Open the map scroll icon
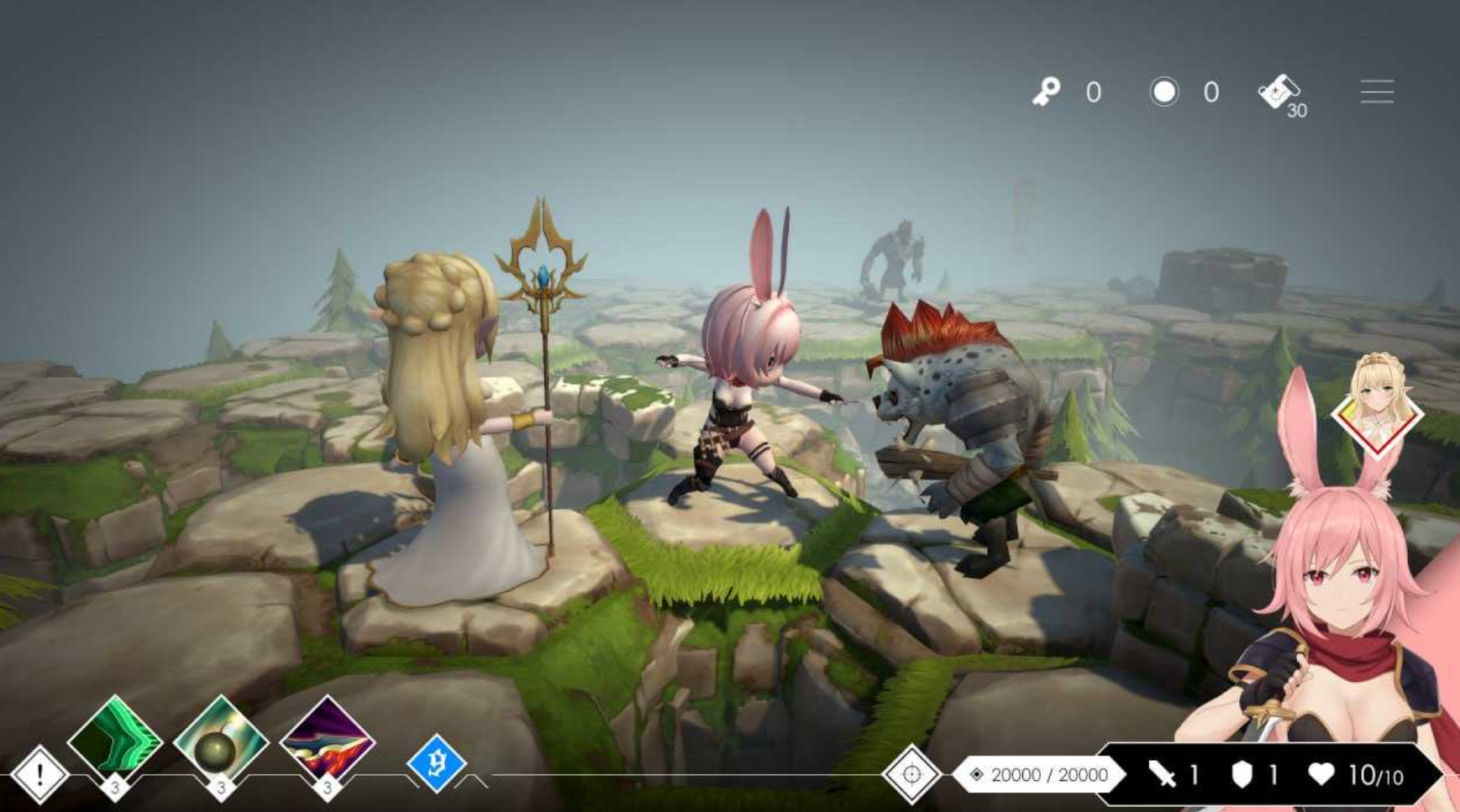This screenshot has height=812, width=1460. (x=1279, y=92)
